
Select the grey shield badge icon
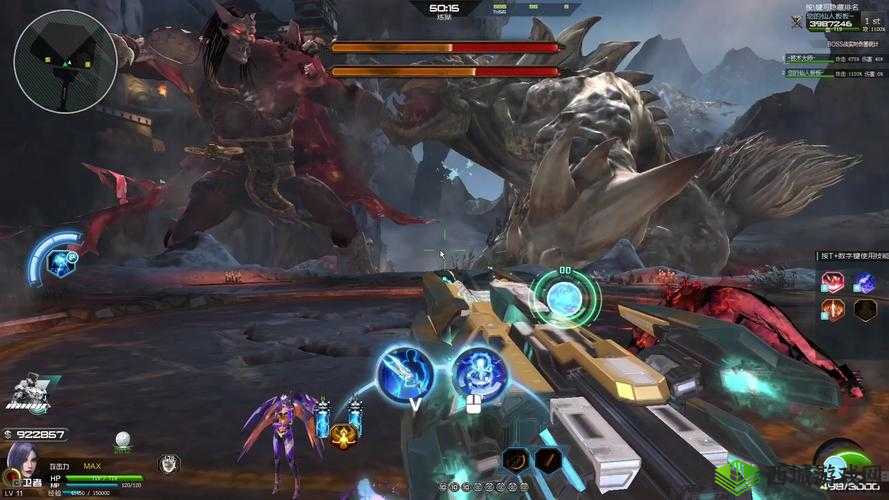(168, 463)
